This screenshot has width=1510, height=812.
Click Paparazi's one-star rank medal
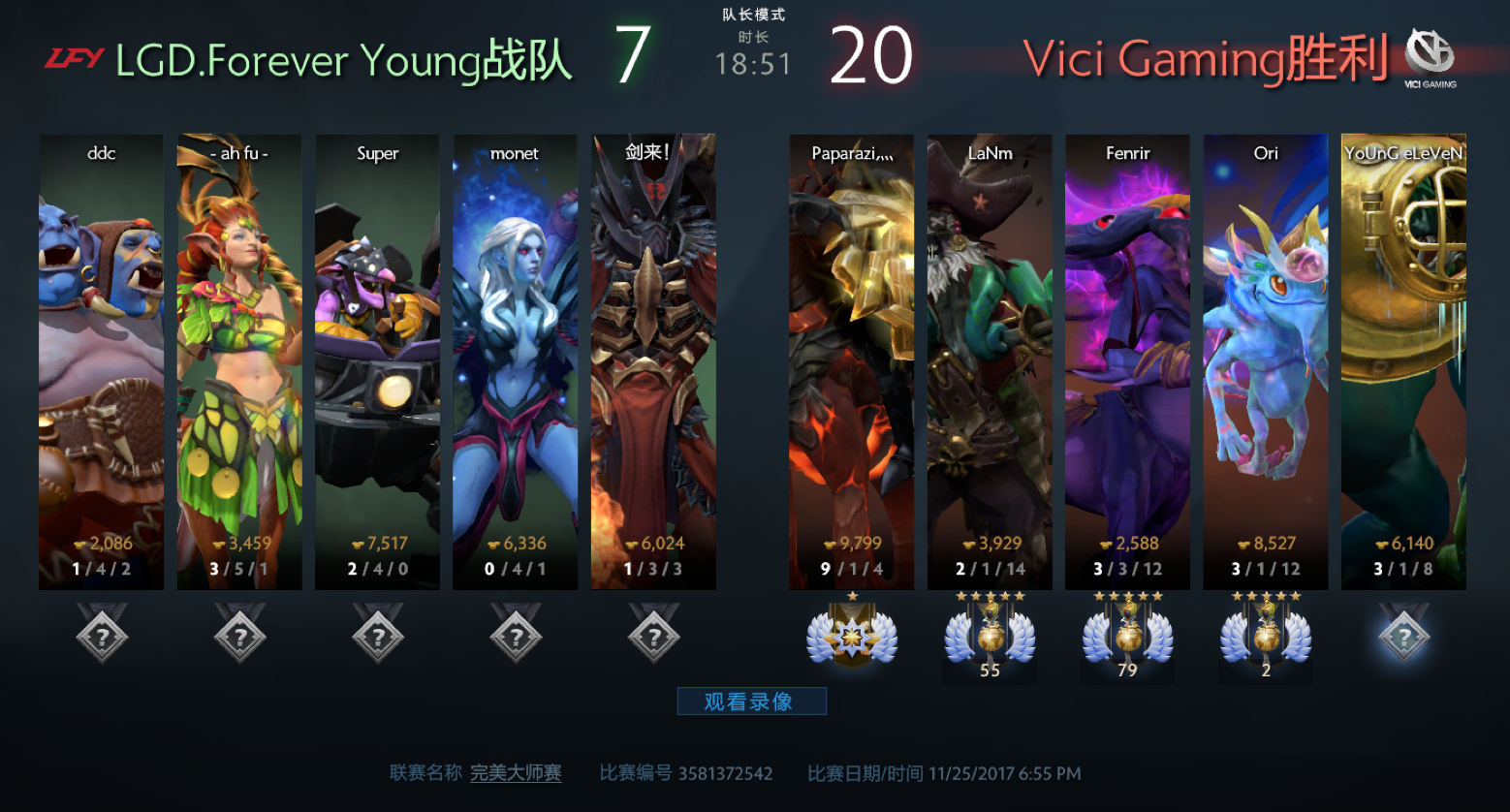pos(852,637)
